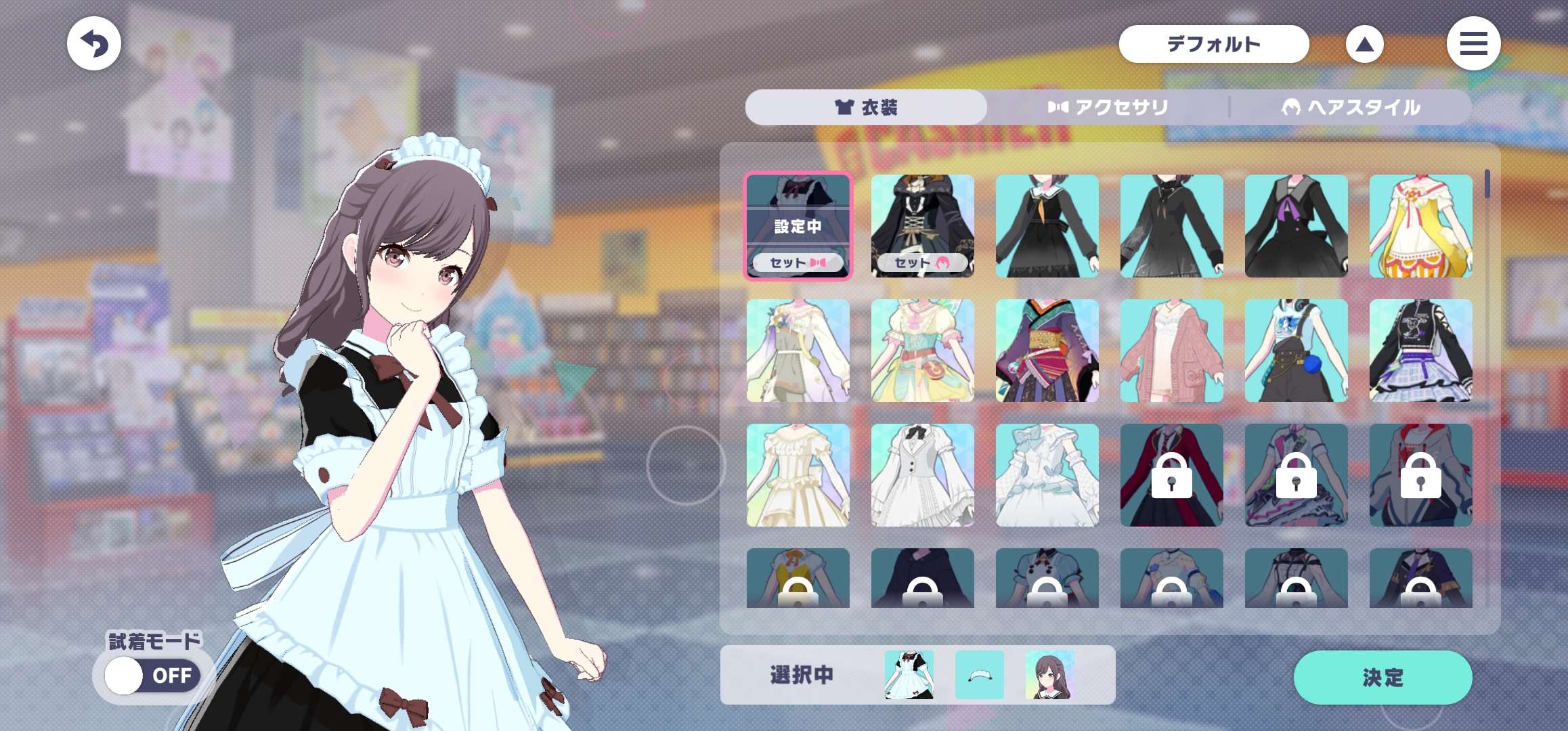
Task: Select the purple kimono costume
Action: [x=1047, y=351]
